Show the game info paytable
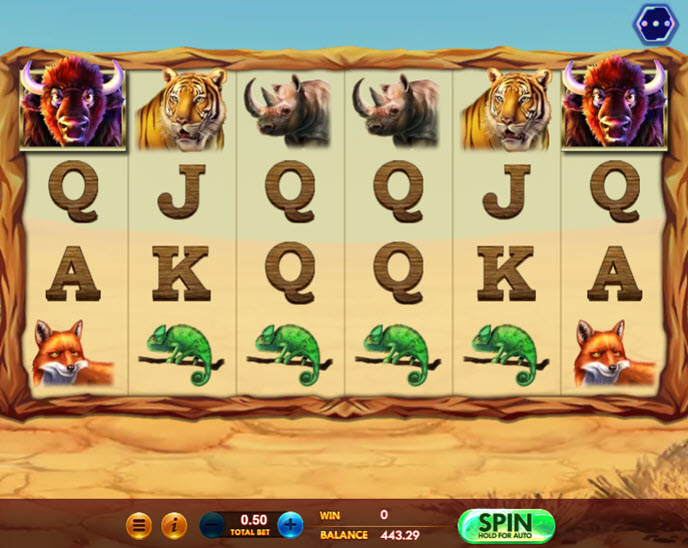 pyautogui.click(x=174, y=524)
